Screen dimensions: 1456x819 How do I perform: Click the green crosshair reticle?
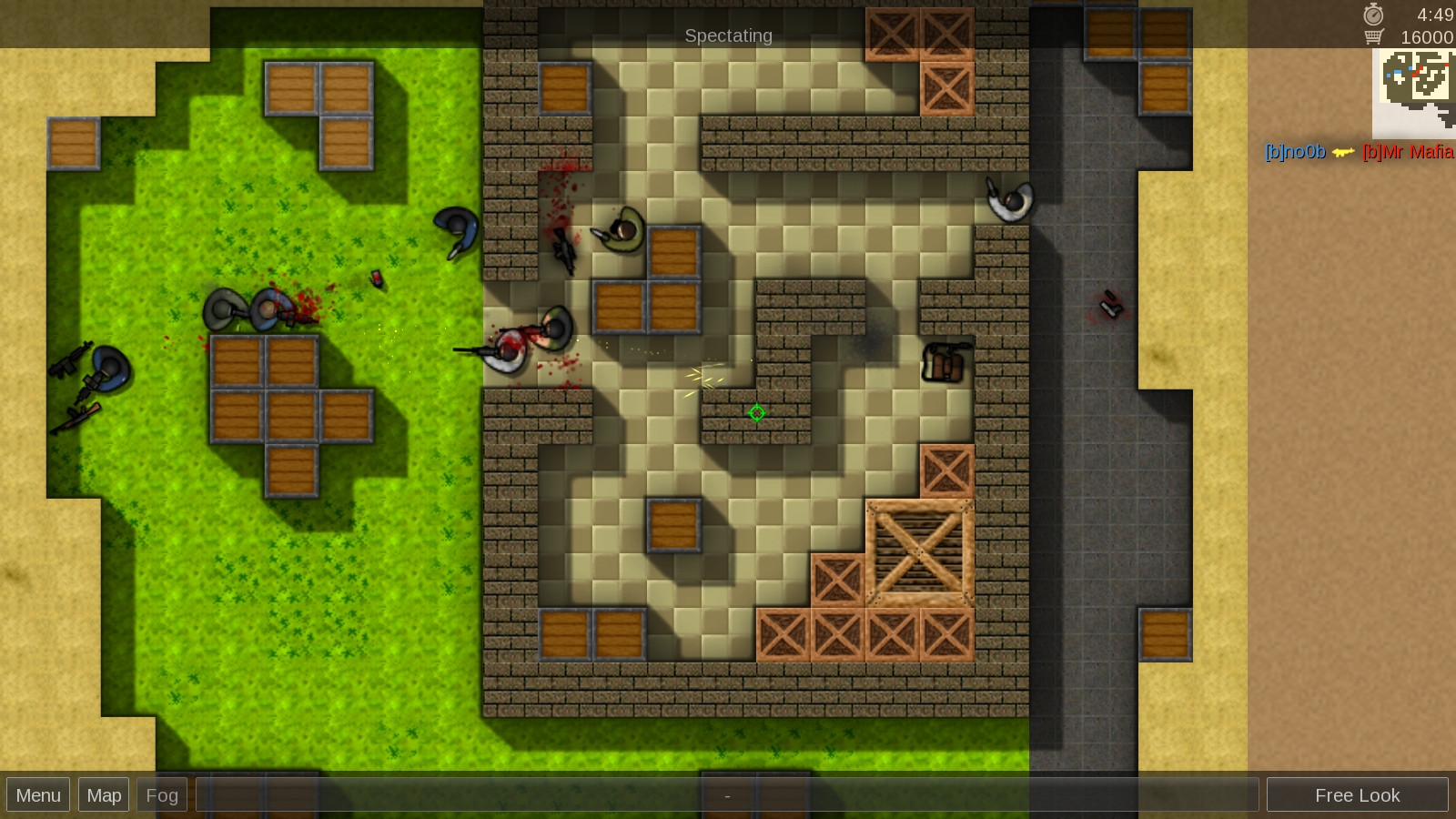click(757, 413)
